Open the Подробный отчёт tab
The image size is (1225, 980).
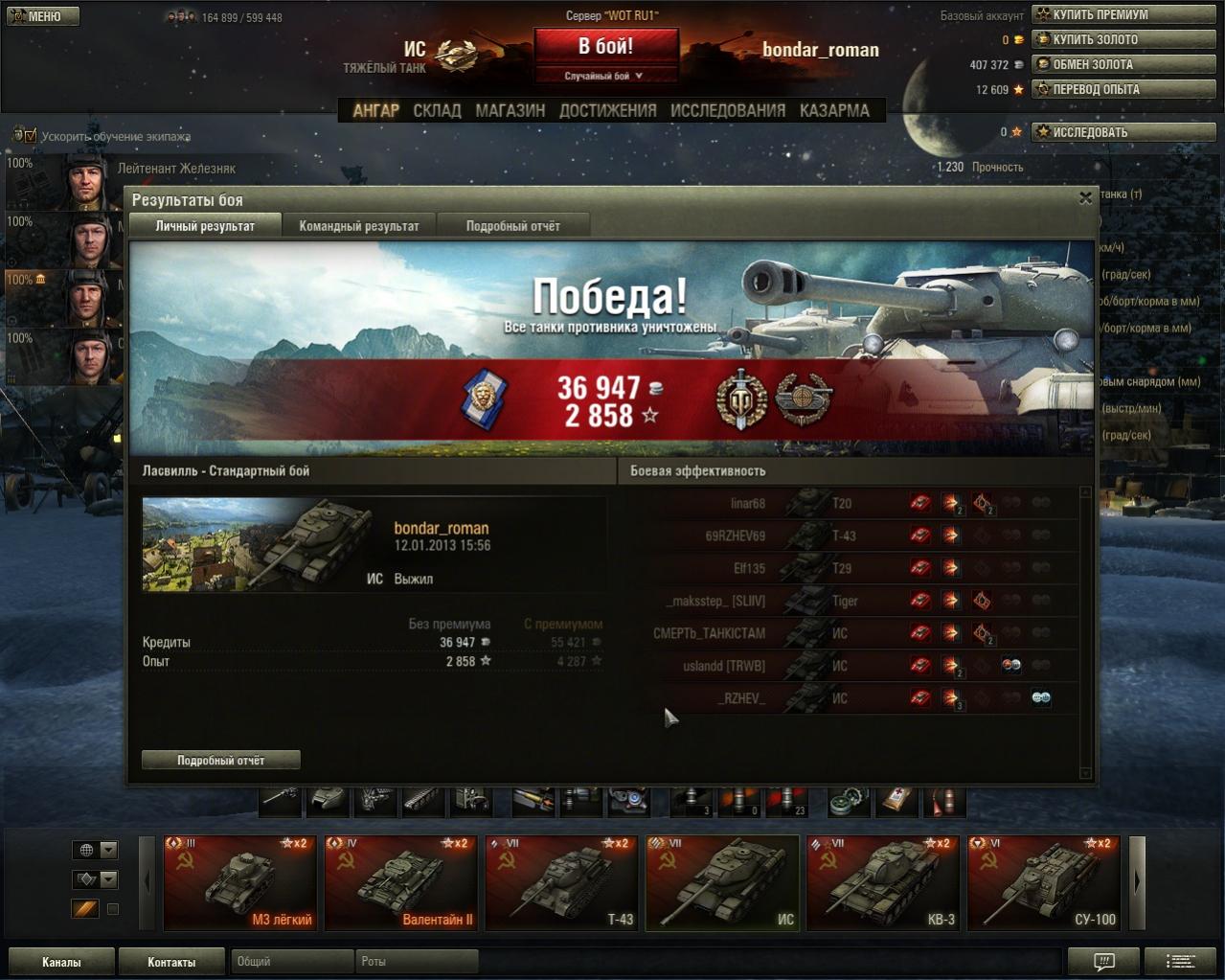pyautogui.click(x=512, y=226)
